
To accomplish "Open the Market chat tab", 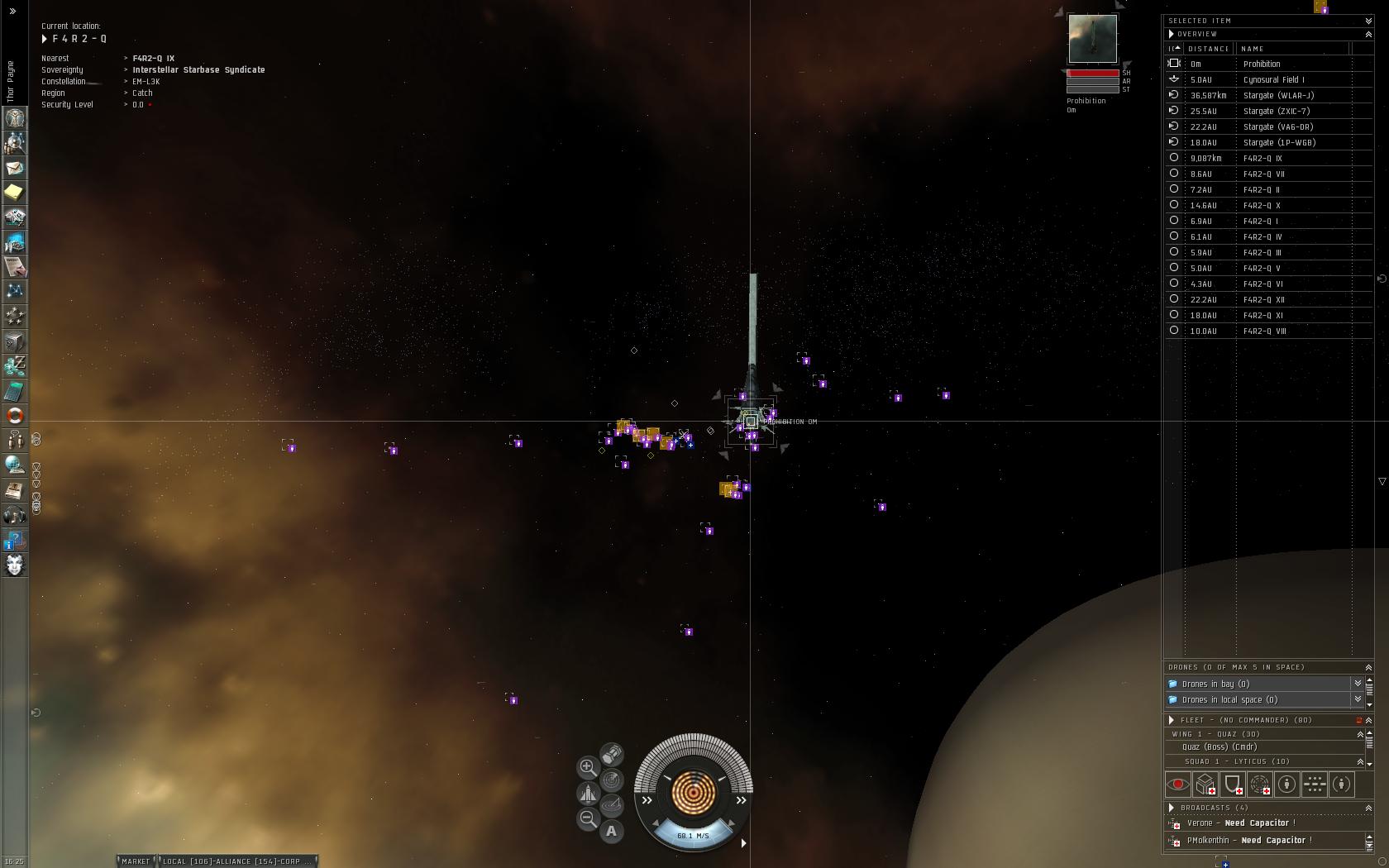I will point(136,861).
